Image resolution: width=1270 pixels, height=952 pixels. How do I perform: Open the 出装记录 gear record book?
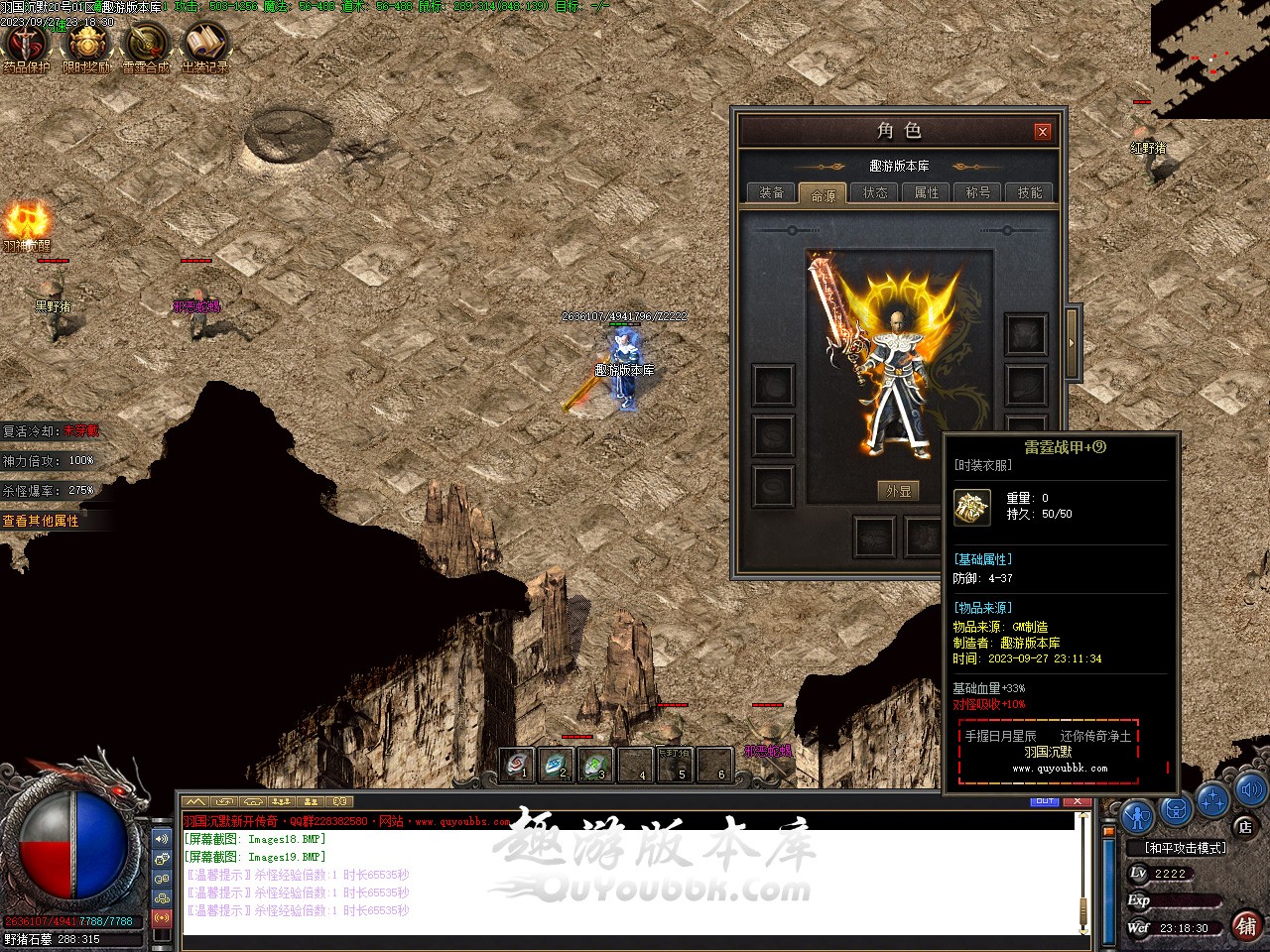tap(205, 46)
